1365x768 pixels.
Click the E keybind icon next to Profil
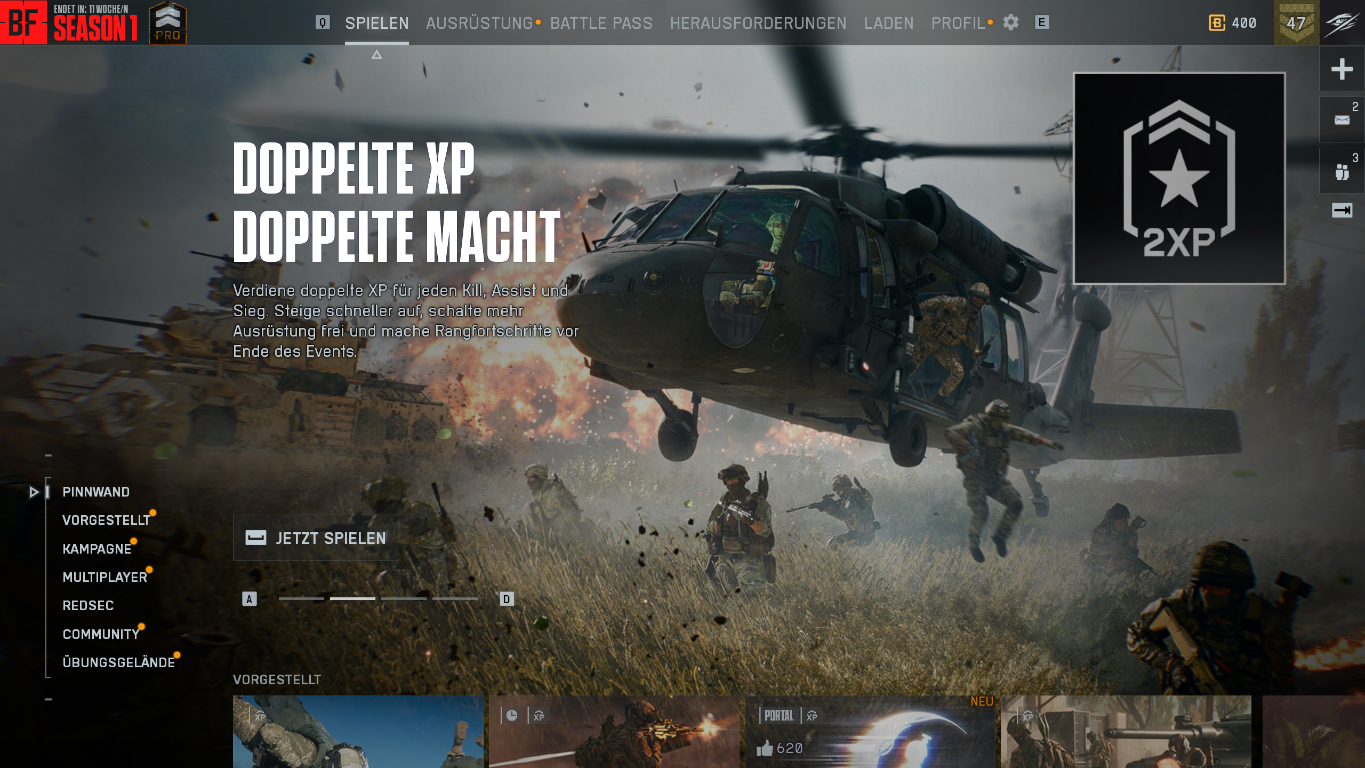(x=1041, y=22)
